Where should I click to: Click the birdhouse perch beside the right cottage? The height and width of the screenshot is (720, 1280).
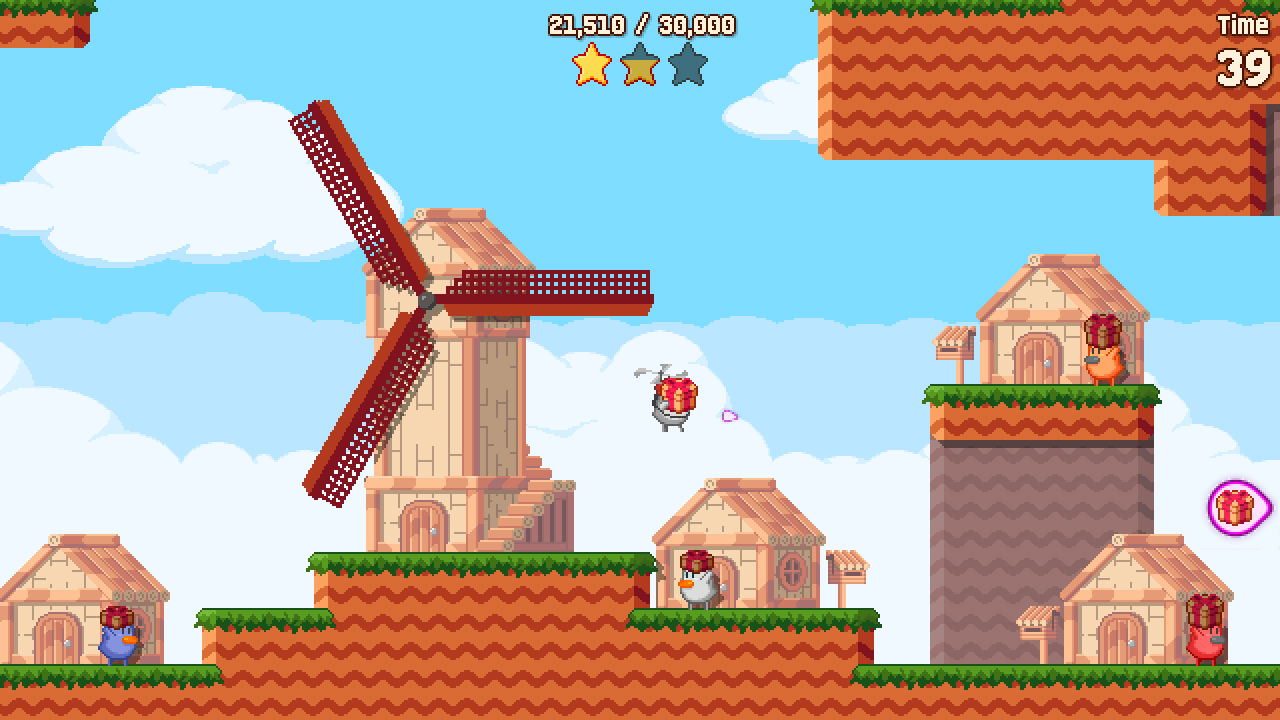click(850, 570)
